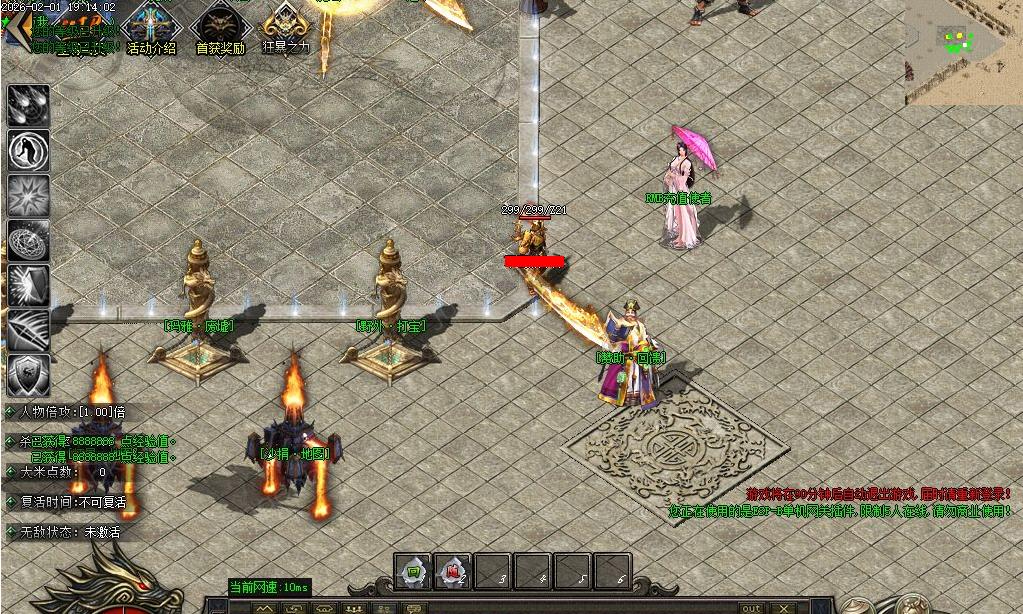The width and height of the screenshot is (1023, 614).
Task: Activate the lion shield defense skill icon
Action: coord(28,375)
